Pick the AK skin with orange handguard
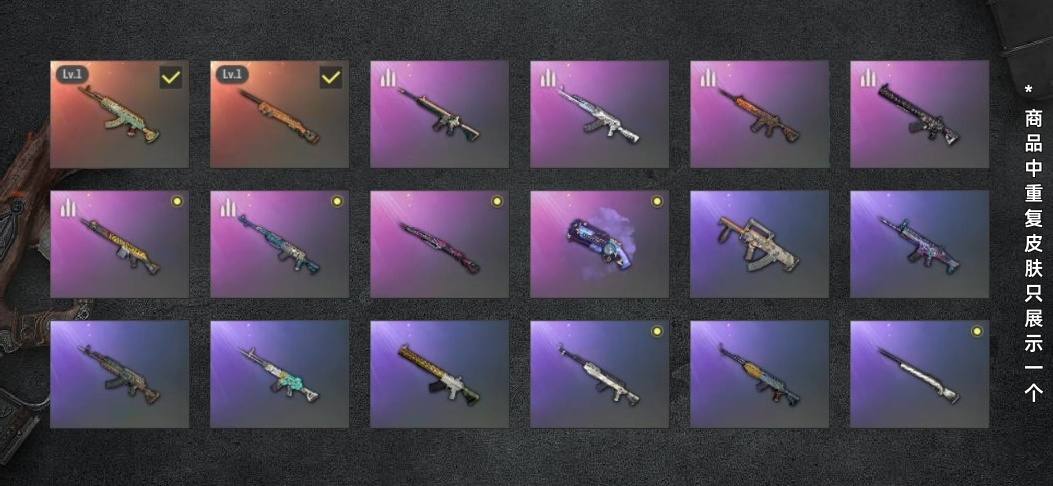This screenshot has height=486, width=1053. pos(759,374)
